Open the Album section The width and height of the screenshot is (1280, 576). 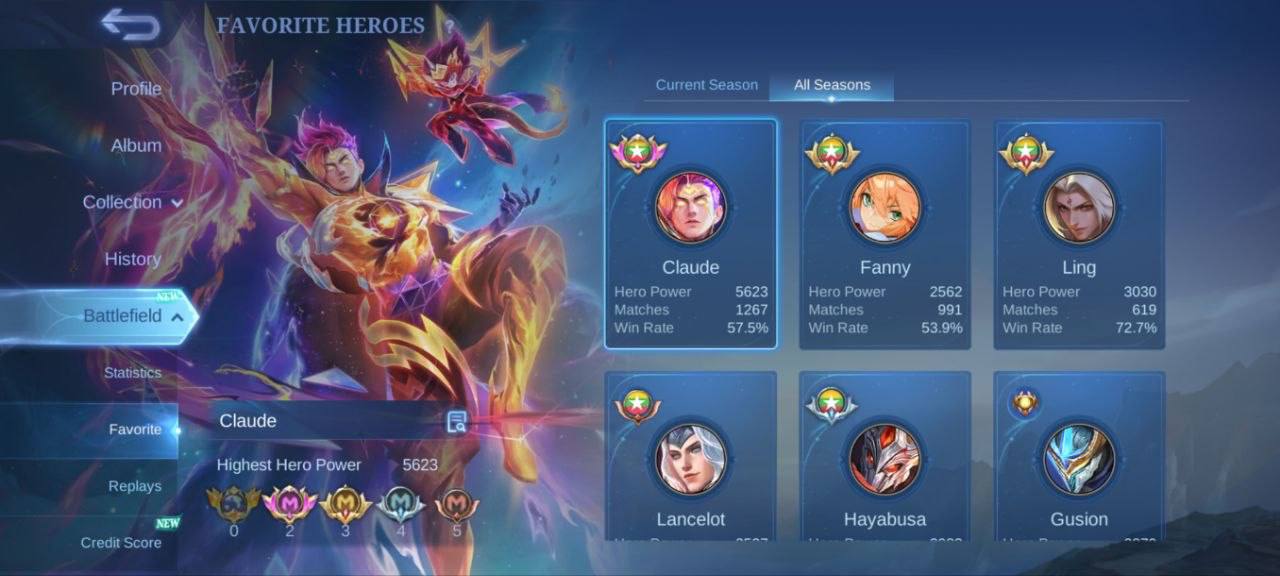[x=136, y=145]
